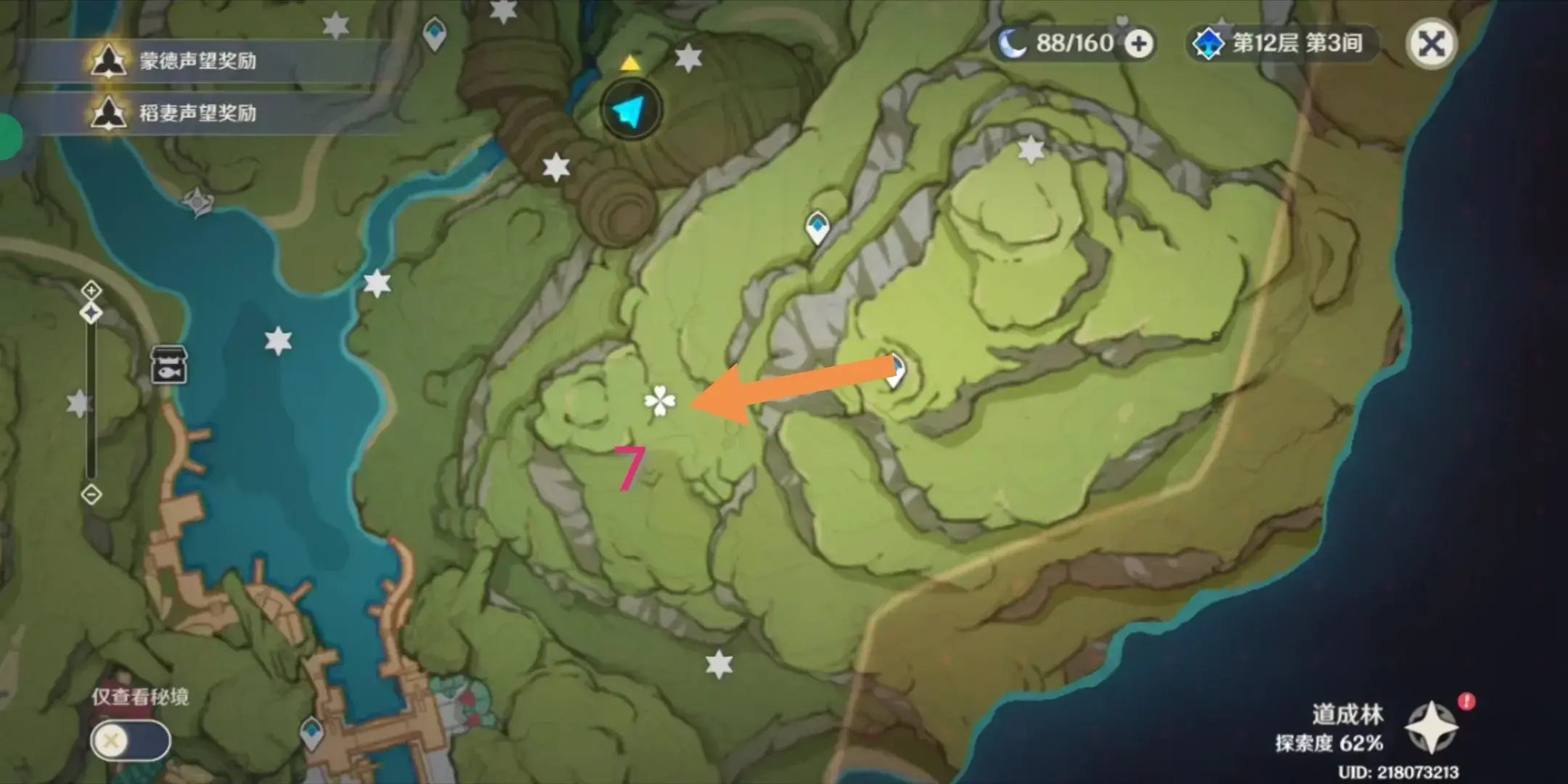Select the four-leaf clover map marker
The height and width of the screenshot is (784, 1568).
pyautogui.click(x=659, y=401)
